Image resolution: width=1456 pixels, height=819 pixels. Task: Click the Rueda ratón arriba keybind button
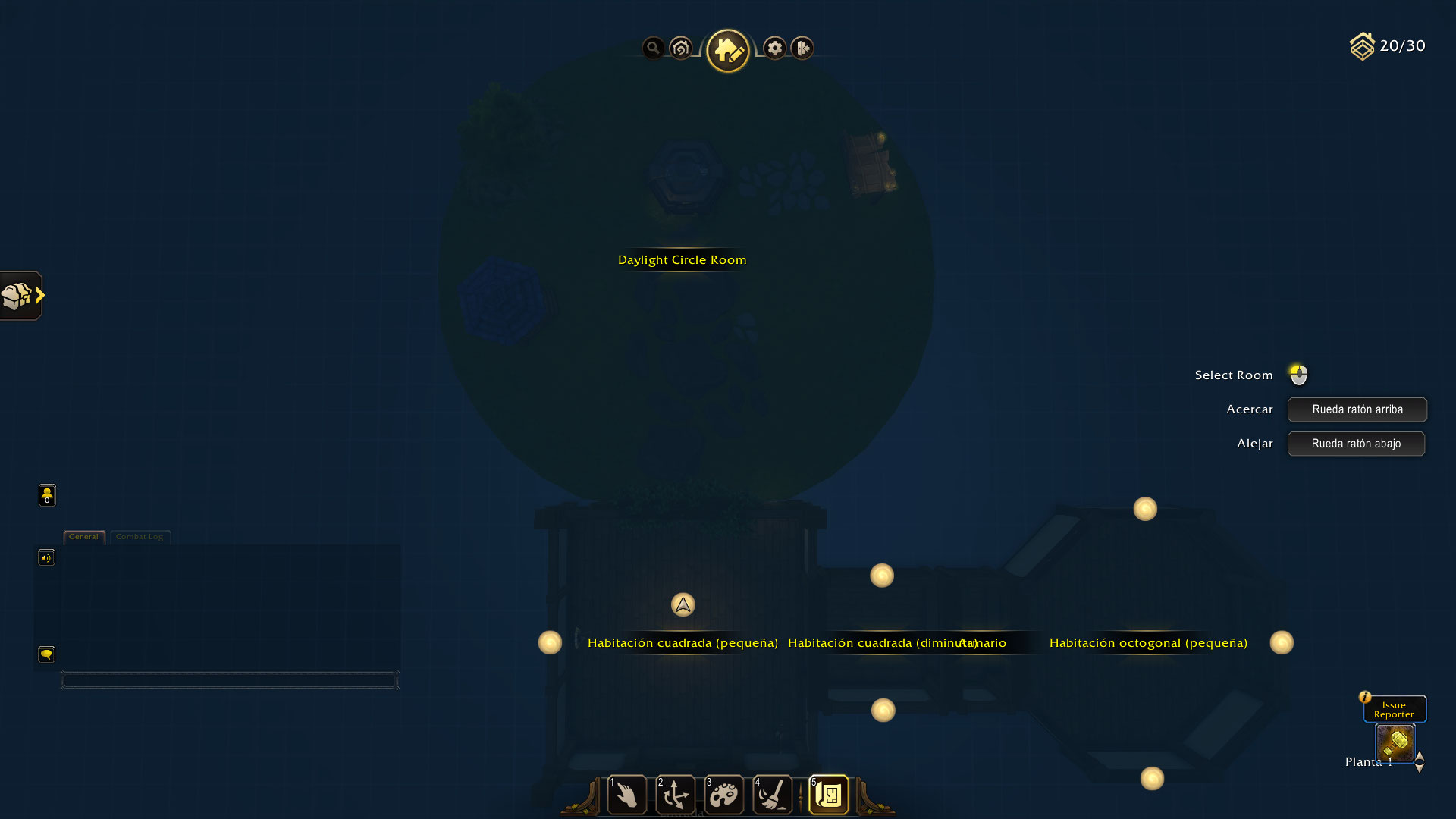[1357, 409]
